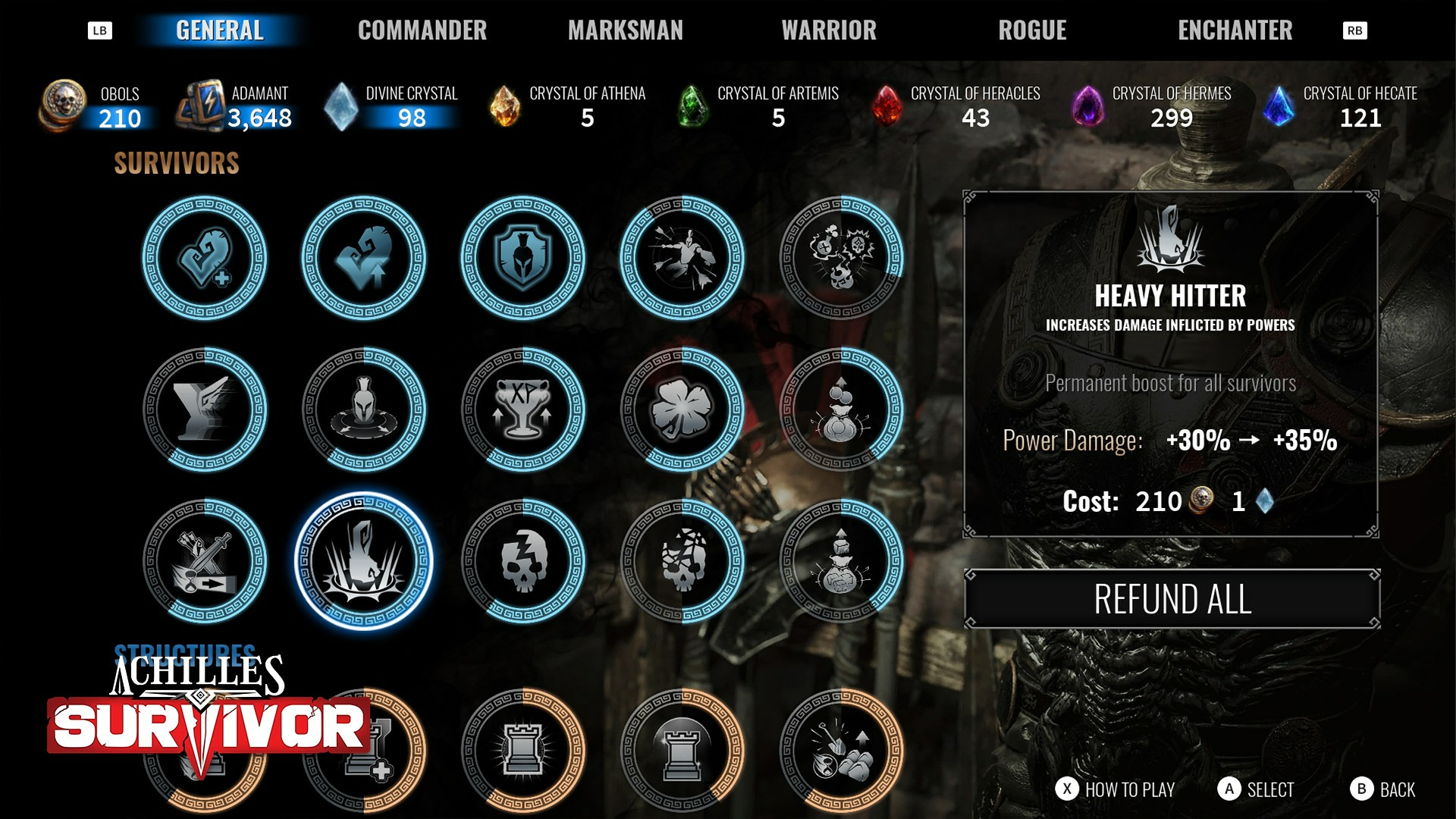Image resolution: width=1456 pixels, height=819 pixels.
Task: Switch to the Commander tab
Action: tap(422, 30)
